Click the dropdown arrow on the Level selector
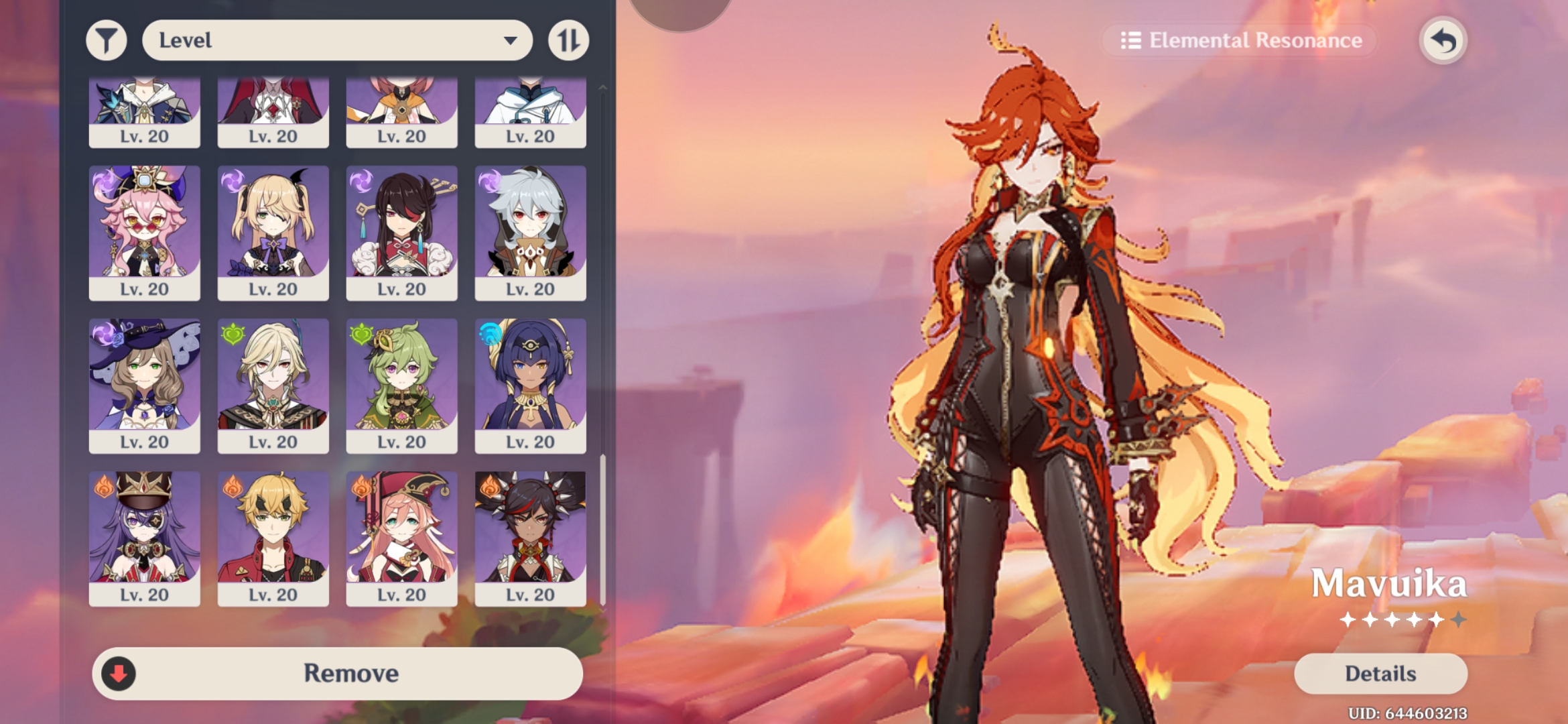 coord(511,40)
